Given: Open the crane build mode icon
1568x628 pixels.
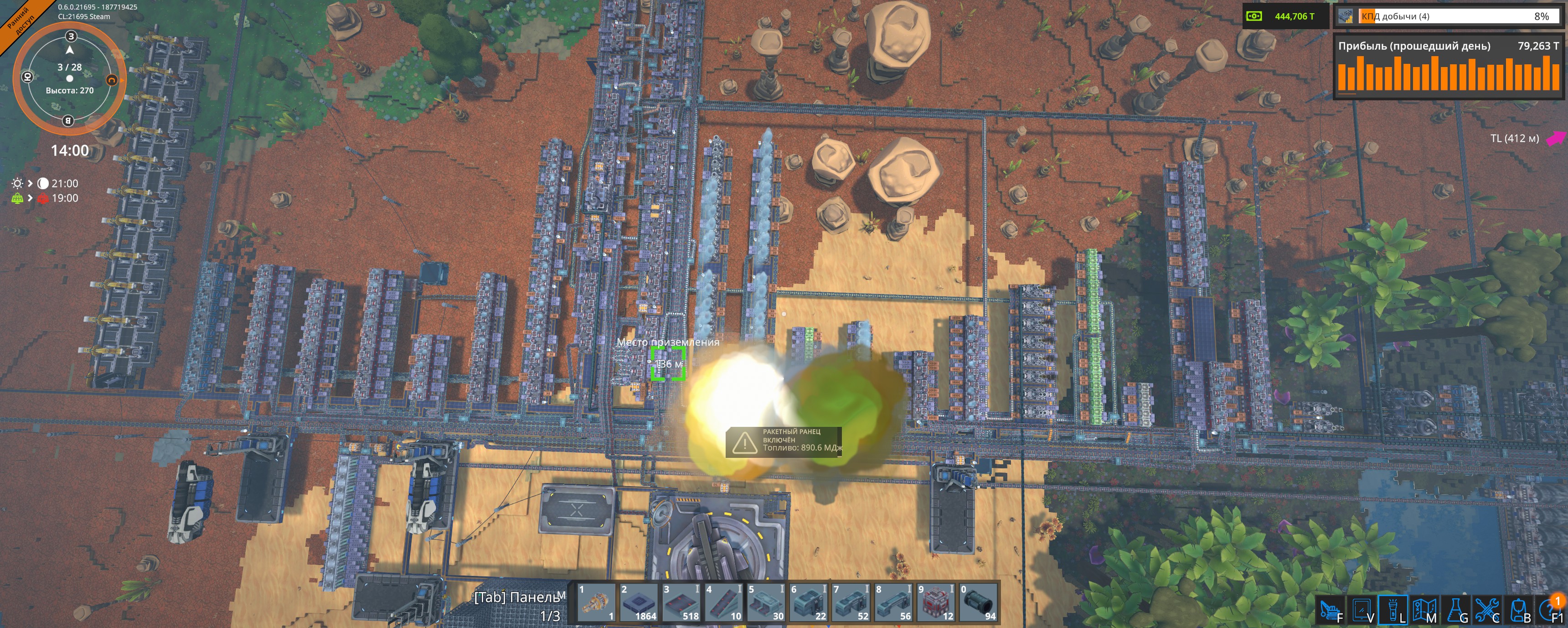Looking at the screenshot, I should [1331, 610].
